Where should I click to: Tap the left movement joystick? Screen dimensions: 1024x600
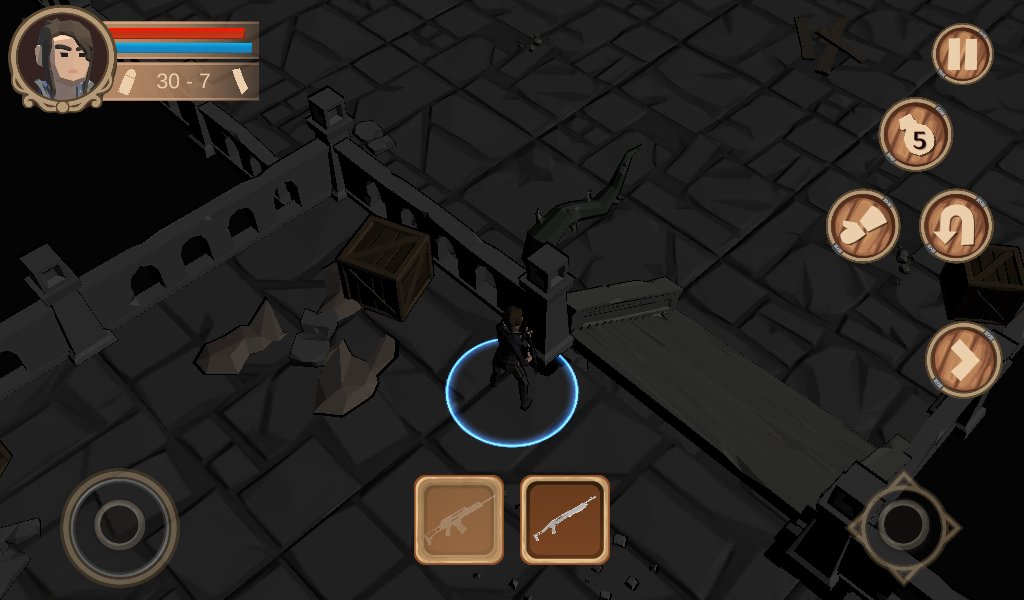click(x=119, y=525)
